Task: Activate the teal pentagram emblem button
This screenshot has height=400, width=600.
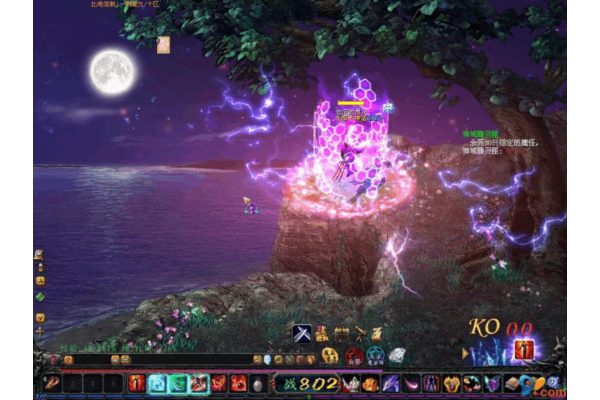Action: click(x=375, y=355)
